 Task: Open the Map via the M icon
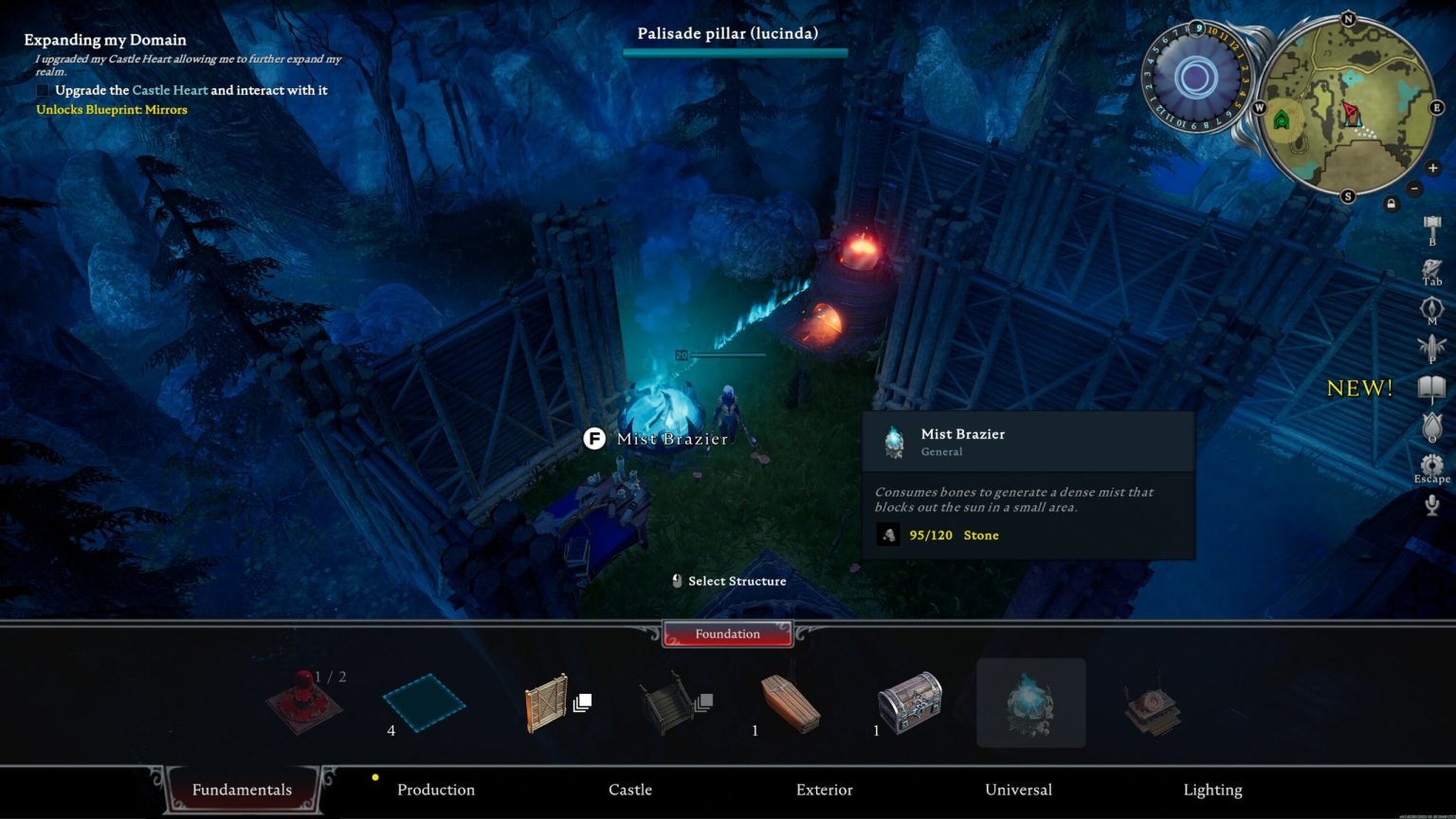click(x=1431, y=305)
